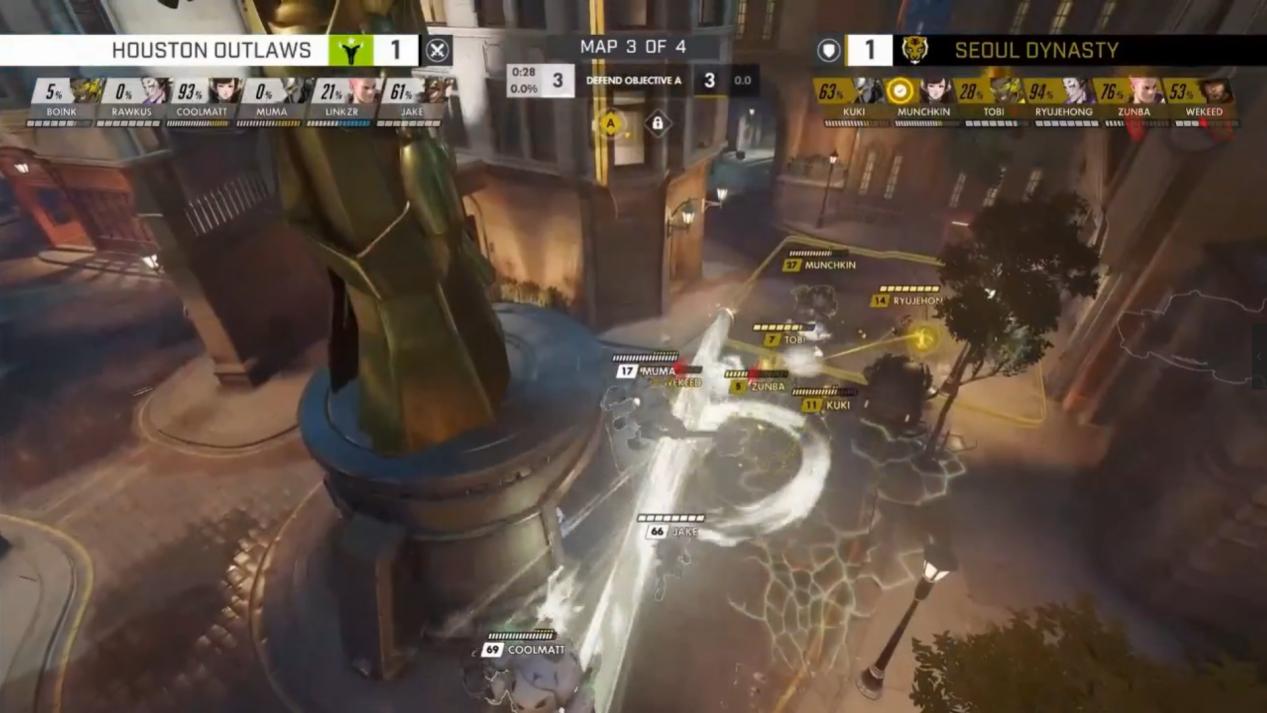Select Boink's player portrait
Screen dimensions: 1267x713
pyautogui.click(x=87, y=91)
